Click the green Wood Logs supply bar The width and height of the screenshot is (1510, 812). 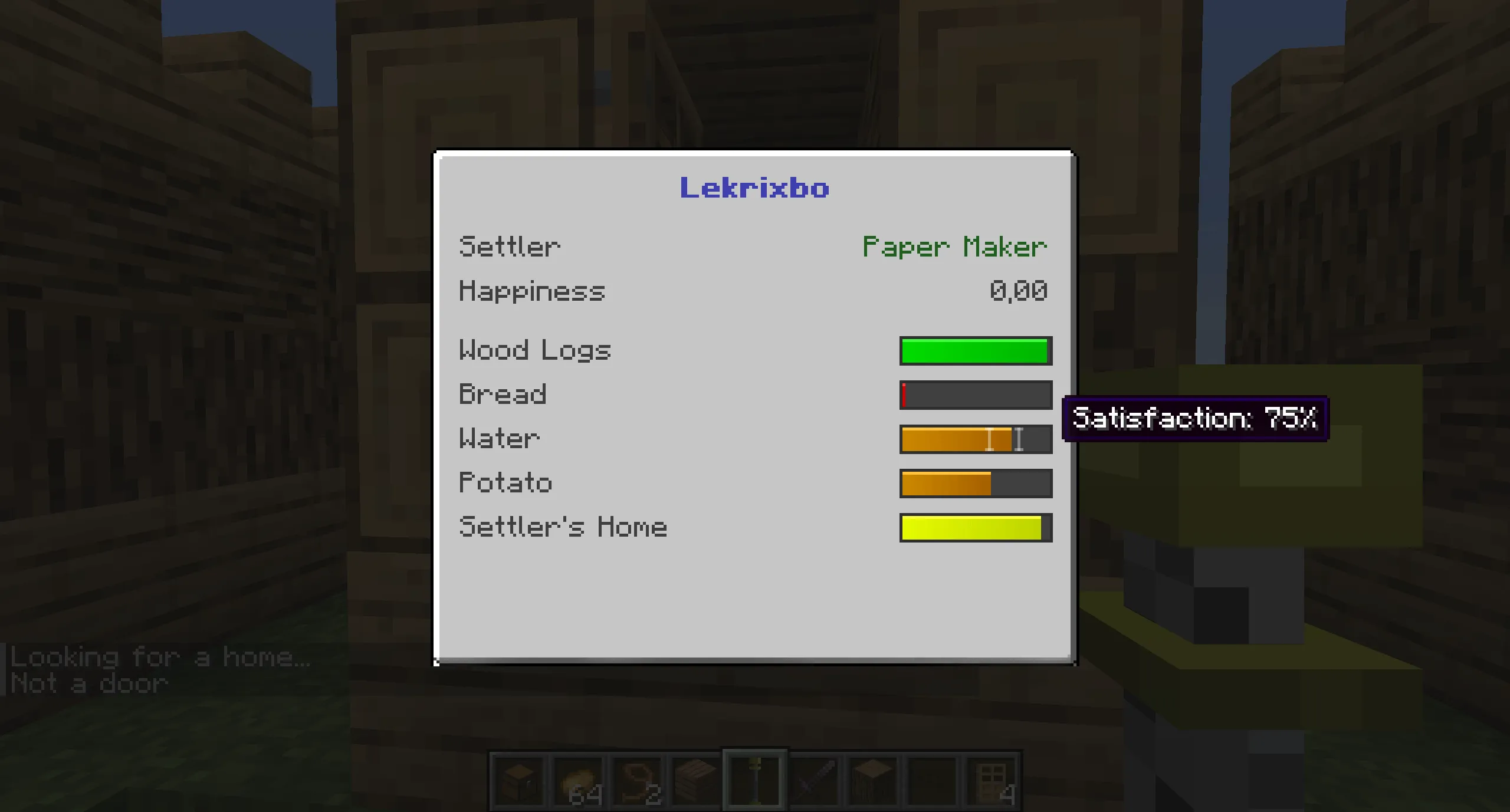coord(975,350)
